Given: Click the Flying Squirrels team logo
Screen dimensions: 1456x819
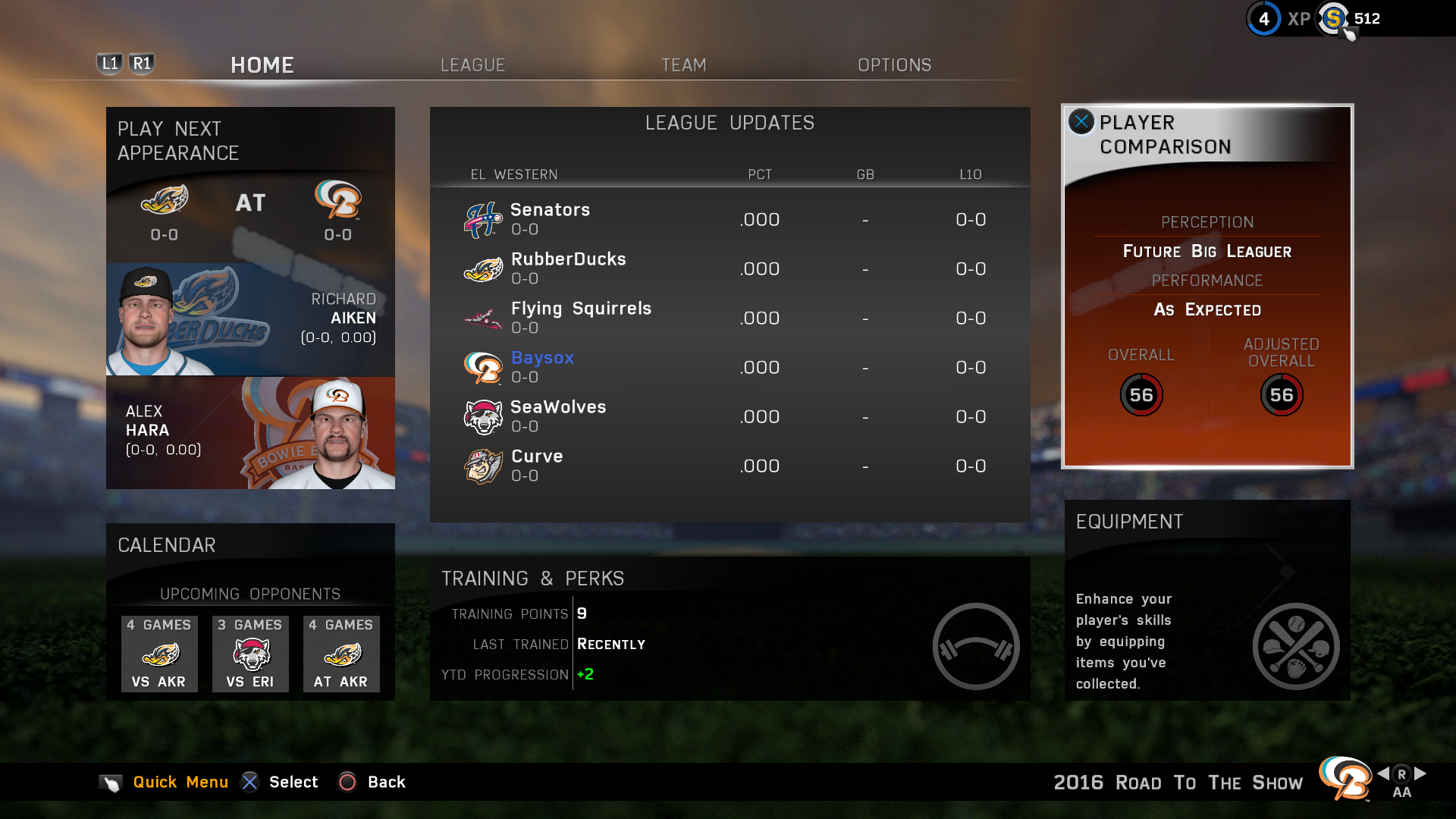Looking at the screenshot, I should pos(482,318).
